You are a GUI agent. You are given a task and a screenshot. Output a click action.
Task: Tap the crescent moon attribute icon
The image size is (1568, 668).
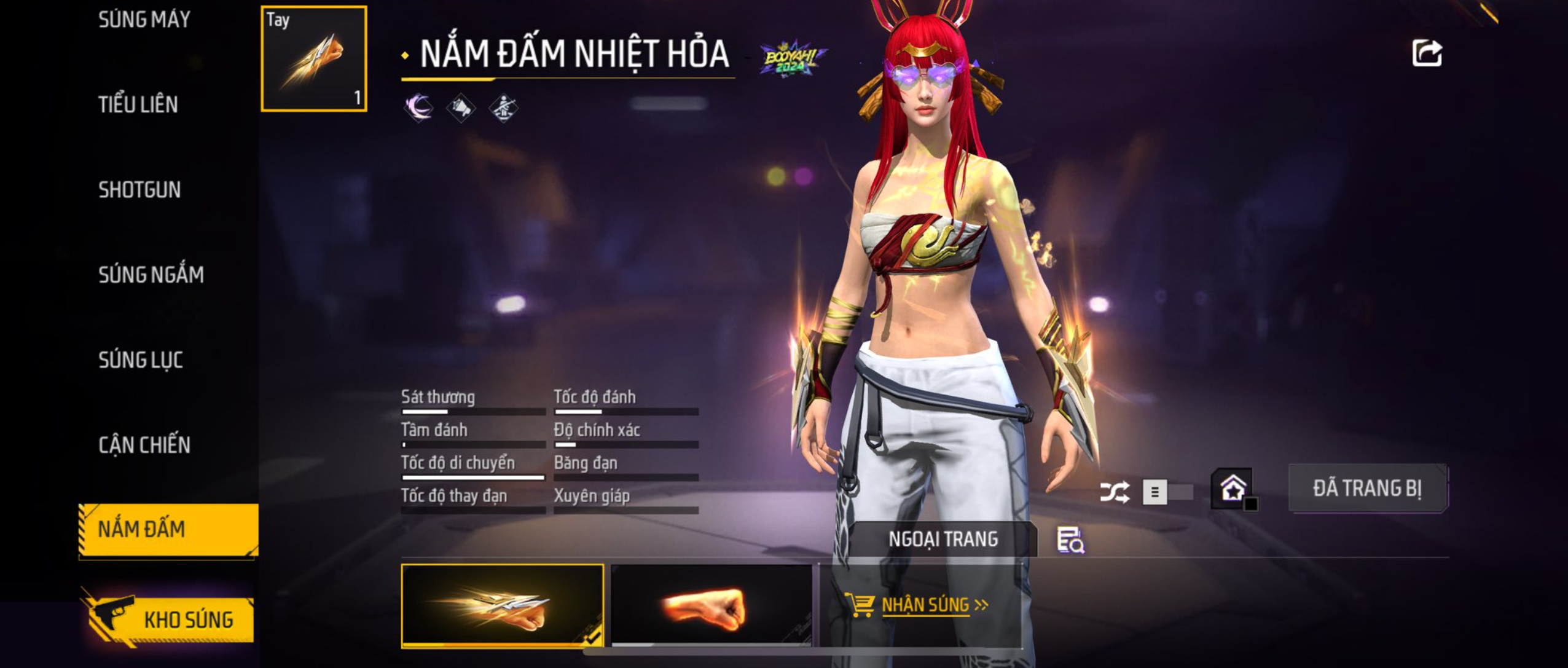tap(418, 108)
